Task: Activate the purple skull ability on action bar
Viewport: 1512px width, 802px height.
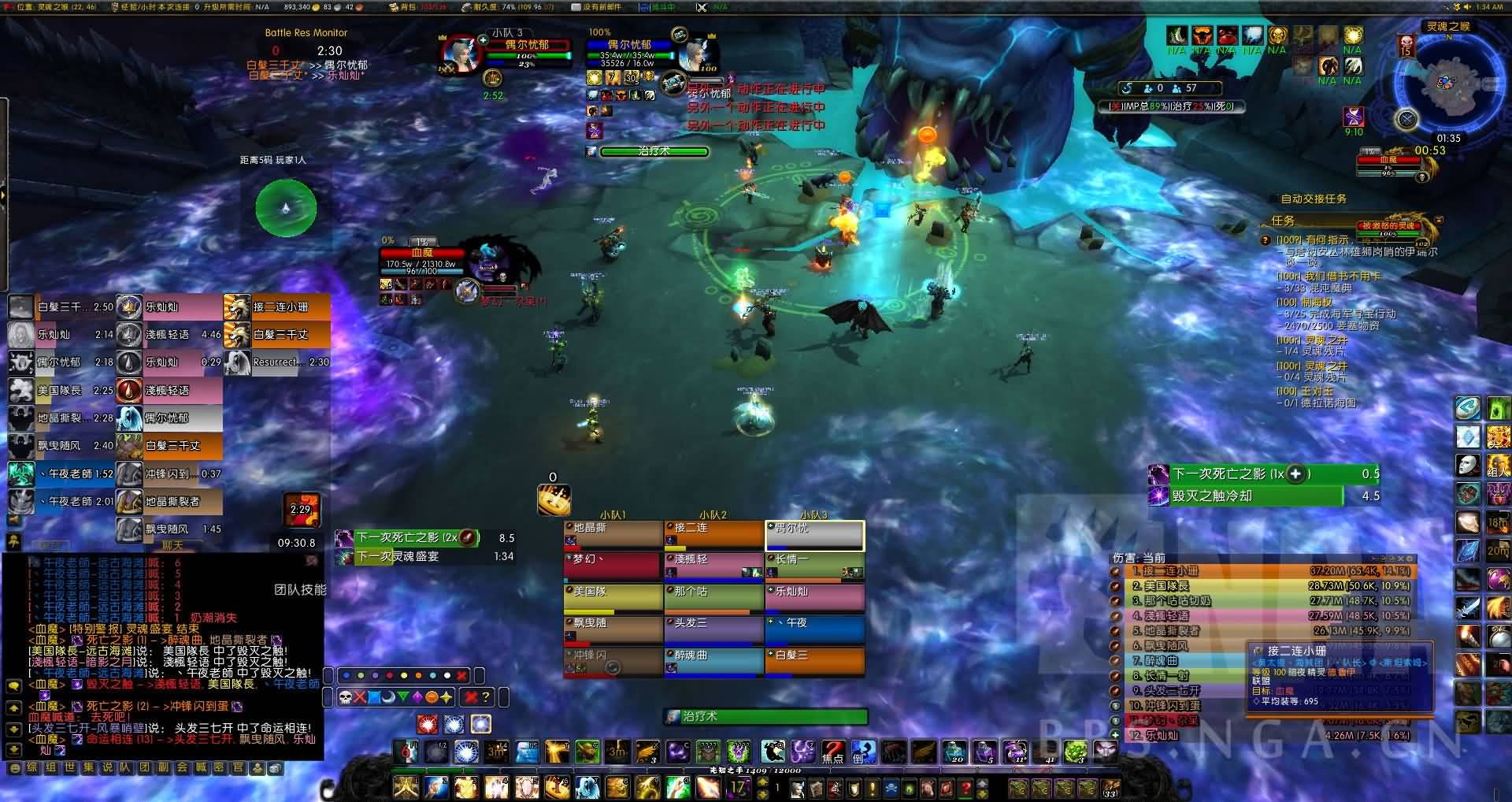Action: 739,751
